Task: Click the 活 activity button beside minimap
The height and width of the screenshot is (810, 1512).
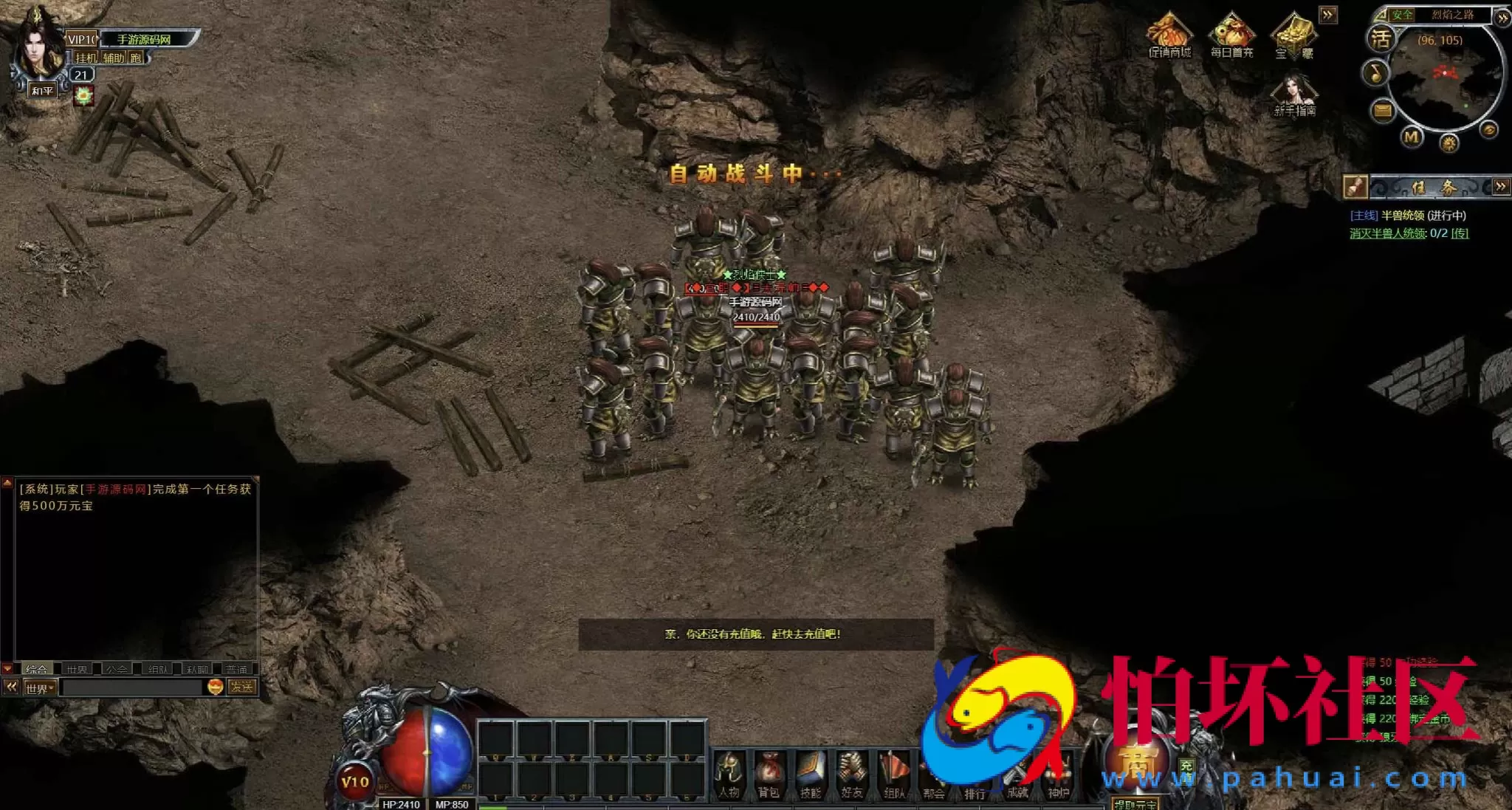Action: click(x=1381, y=38)
